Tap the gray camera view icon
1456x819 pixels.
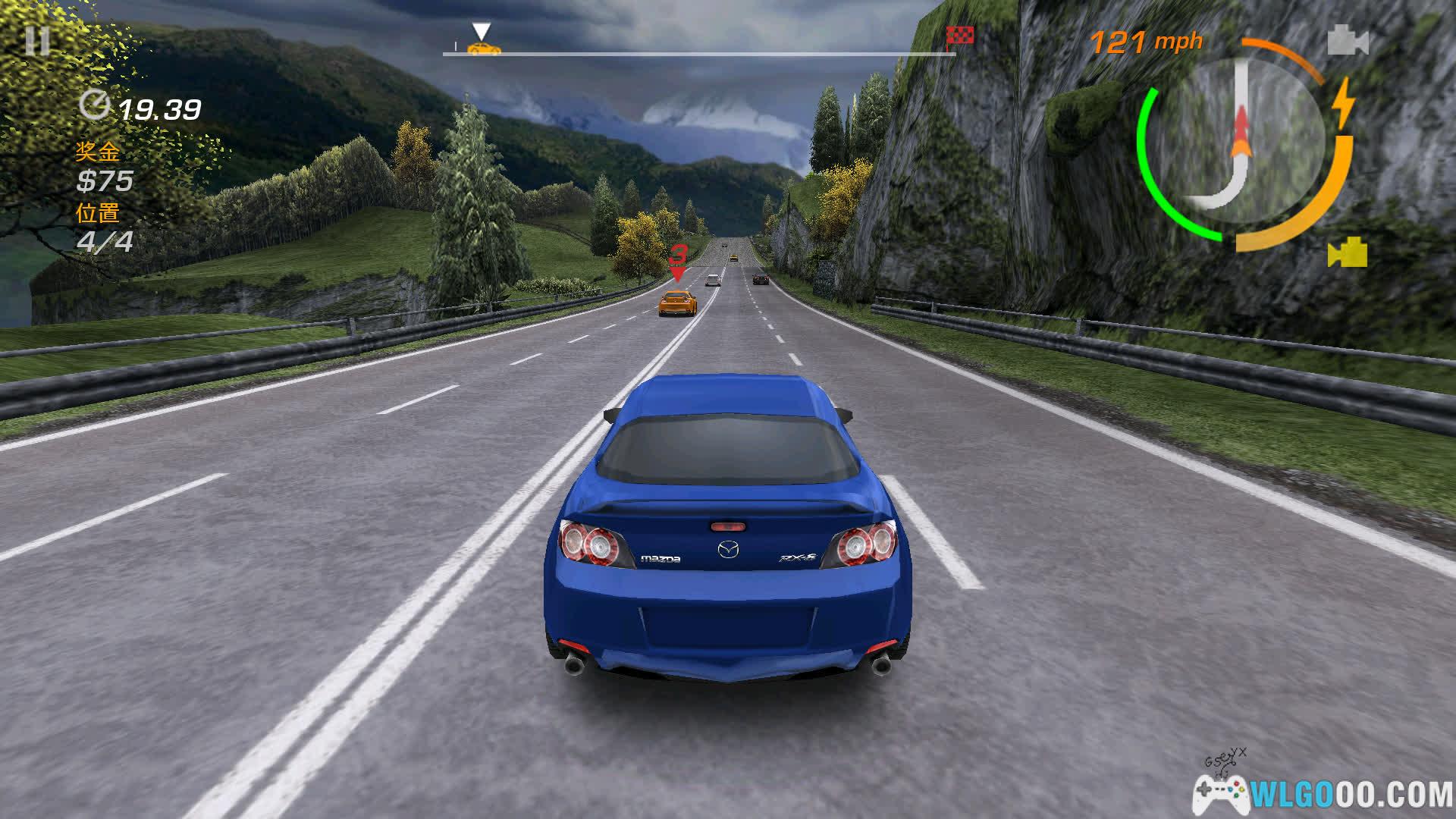tap(1348, 41)
